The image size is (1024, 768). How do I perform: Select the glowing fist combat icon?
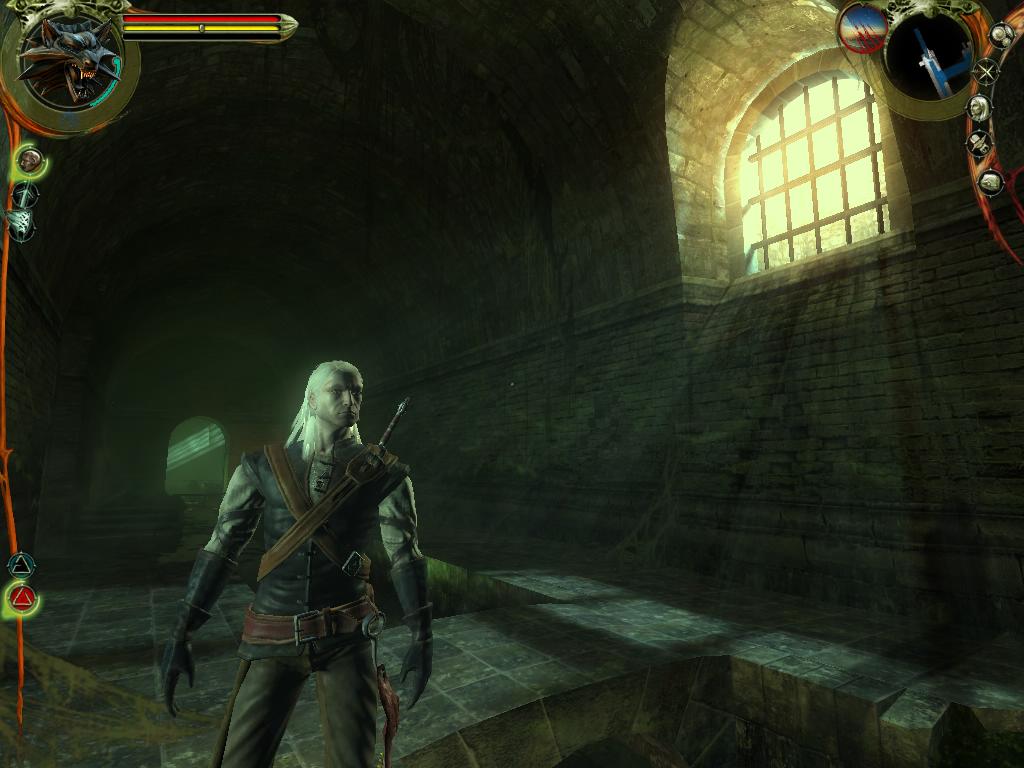30,159
